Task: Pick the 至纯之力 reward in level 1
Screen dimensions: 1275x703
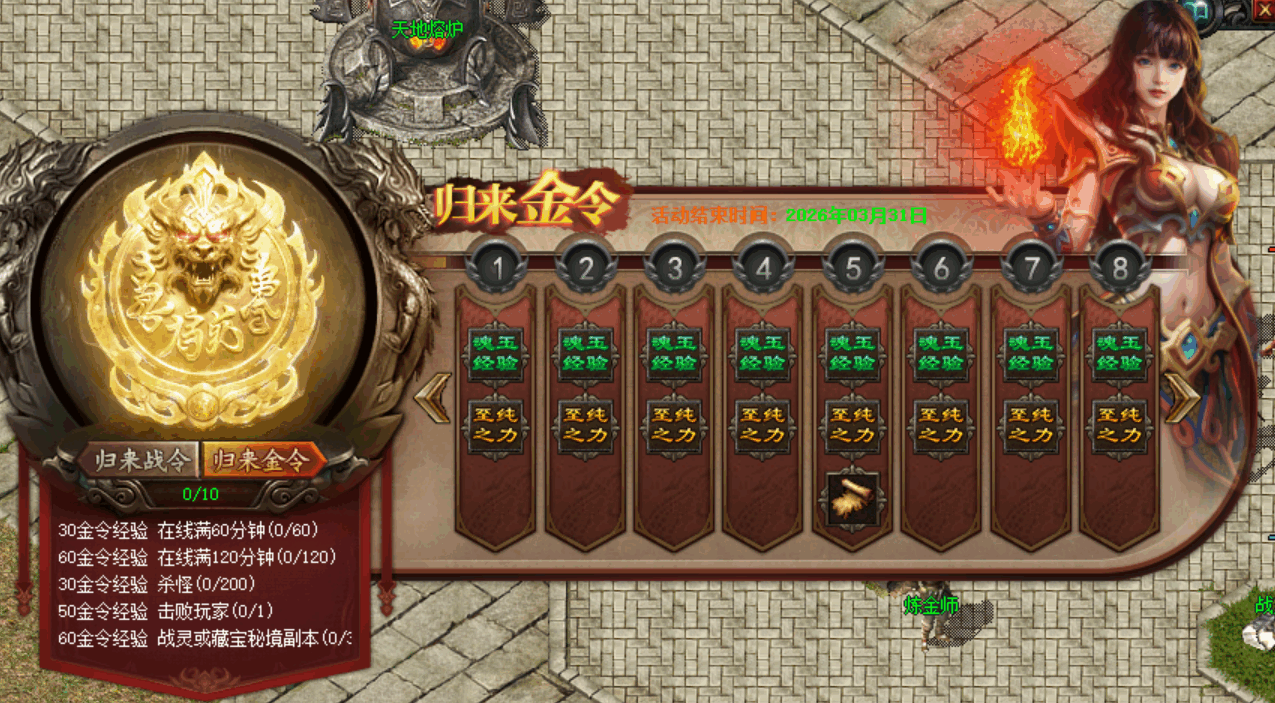Action: click(496, 425)
